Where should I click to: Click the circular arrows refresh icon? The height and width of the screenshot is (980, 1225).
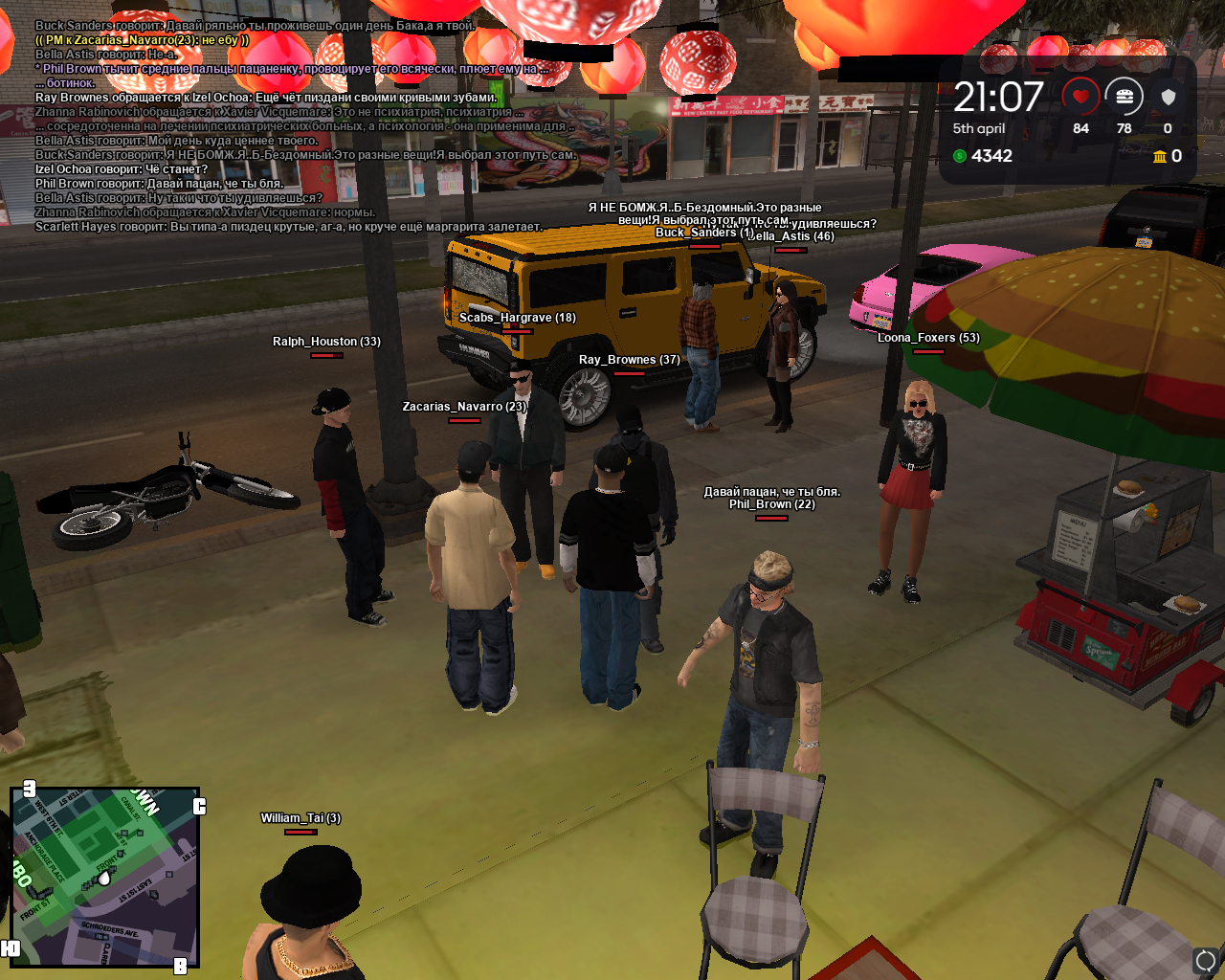tap(1205, 959)
